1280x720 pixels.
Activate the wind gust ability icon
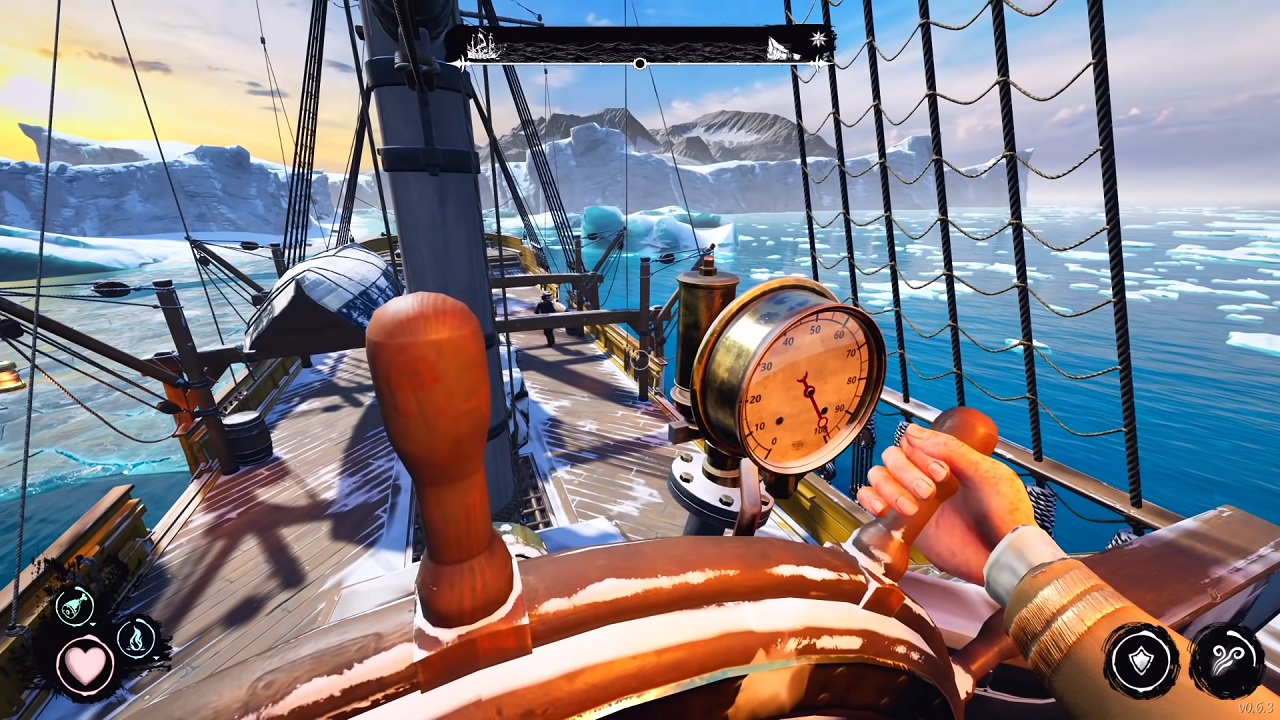pos(1227,660)
